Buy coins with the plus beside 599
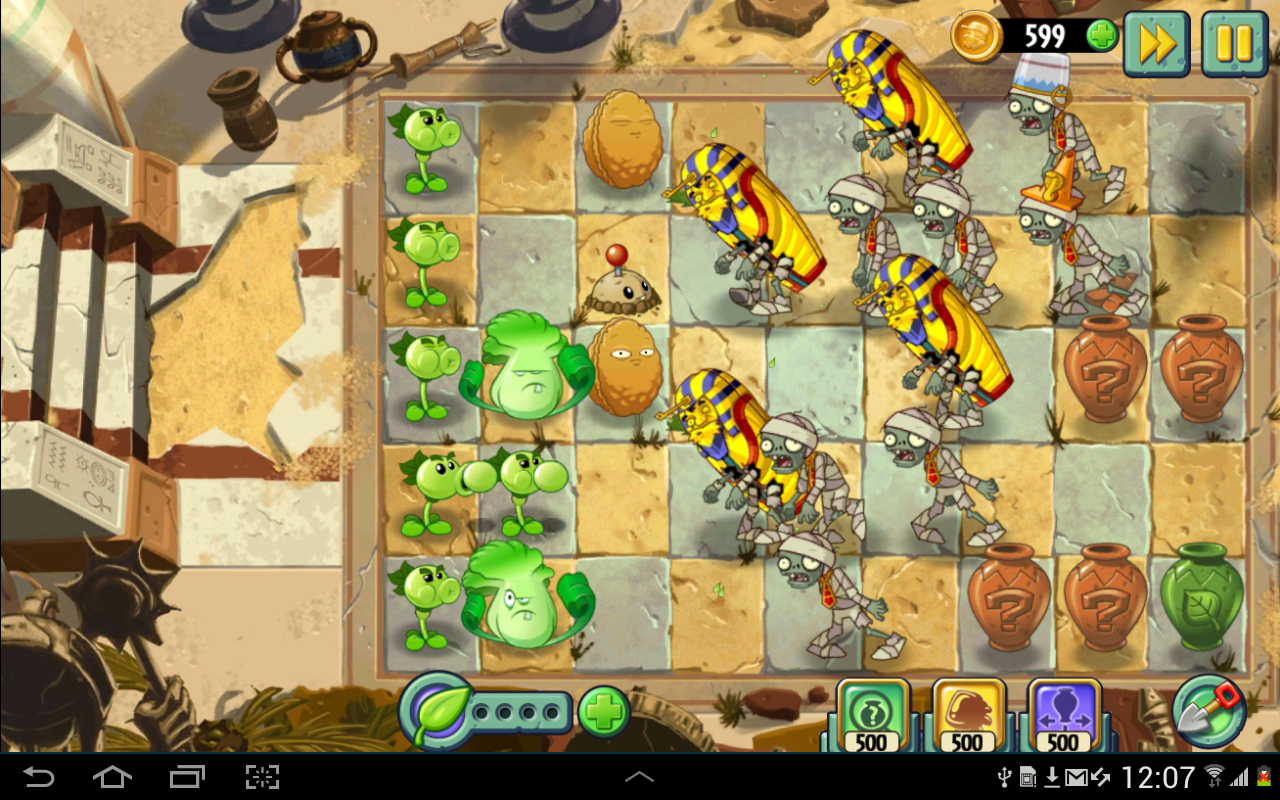This screenshot has width=1280, height=800. point(1100,37)
